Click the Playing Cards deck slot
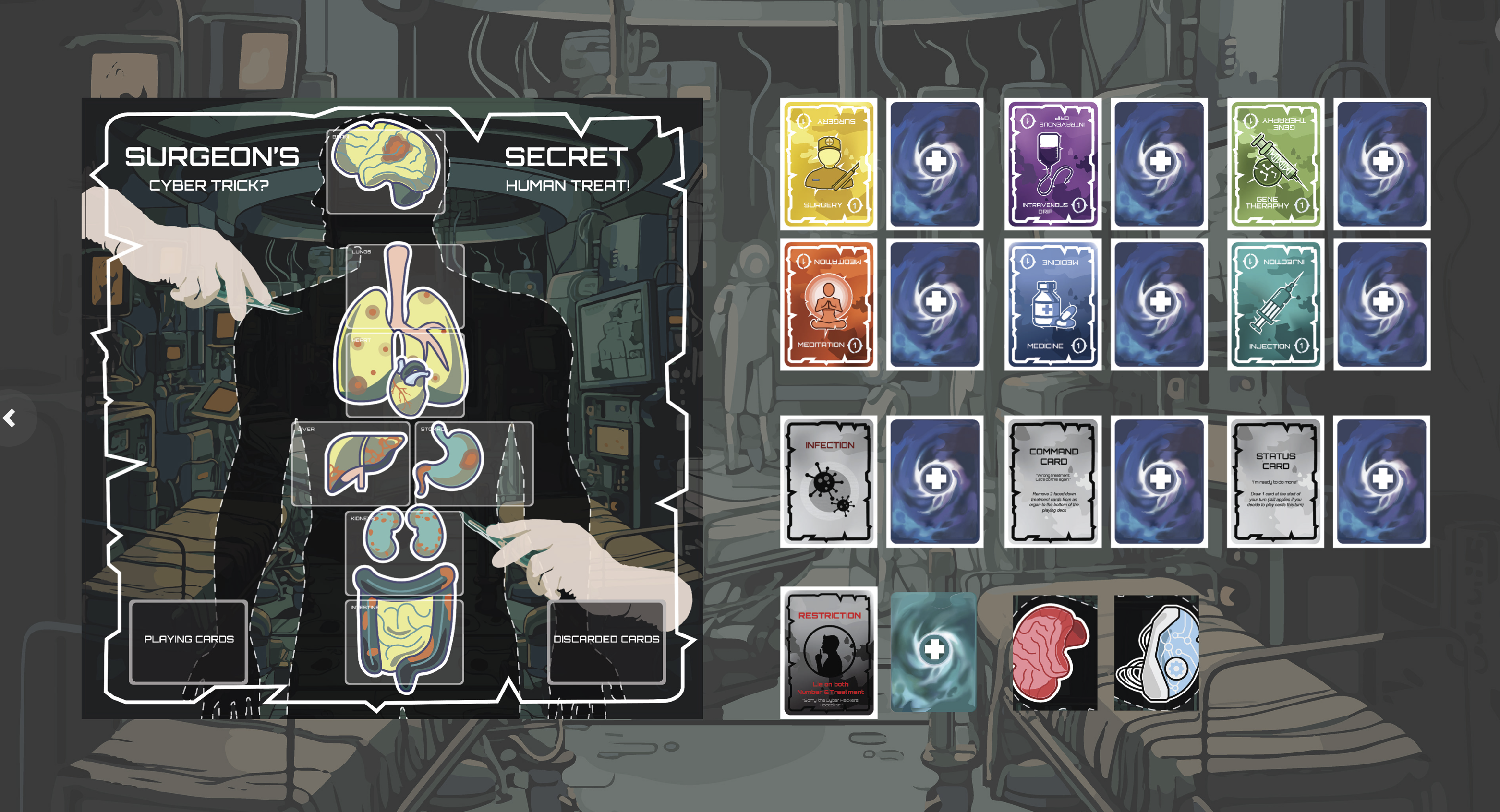 click(189, 640)
